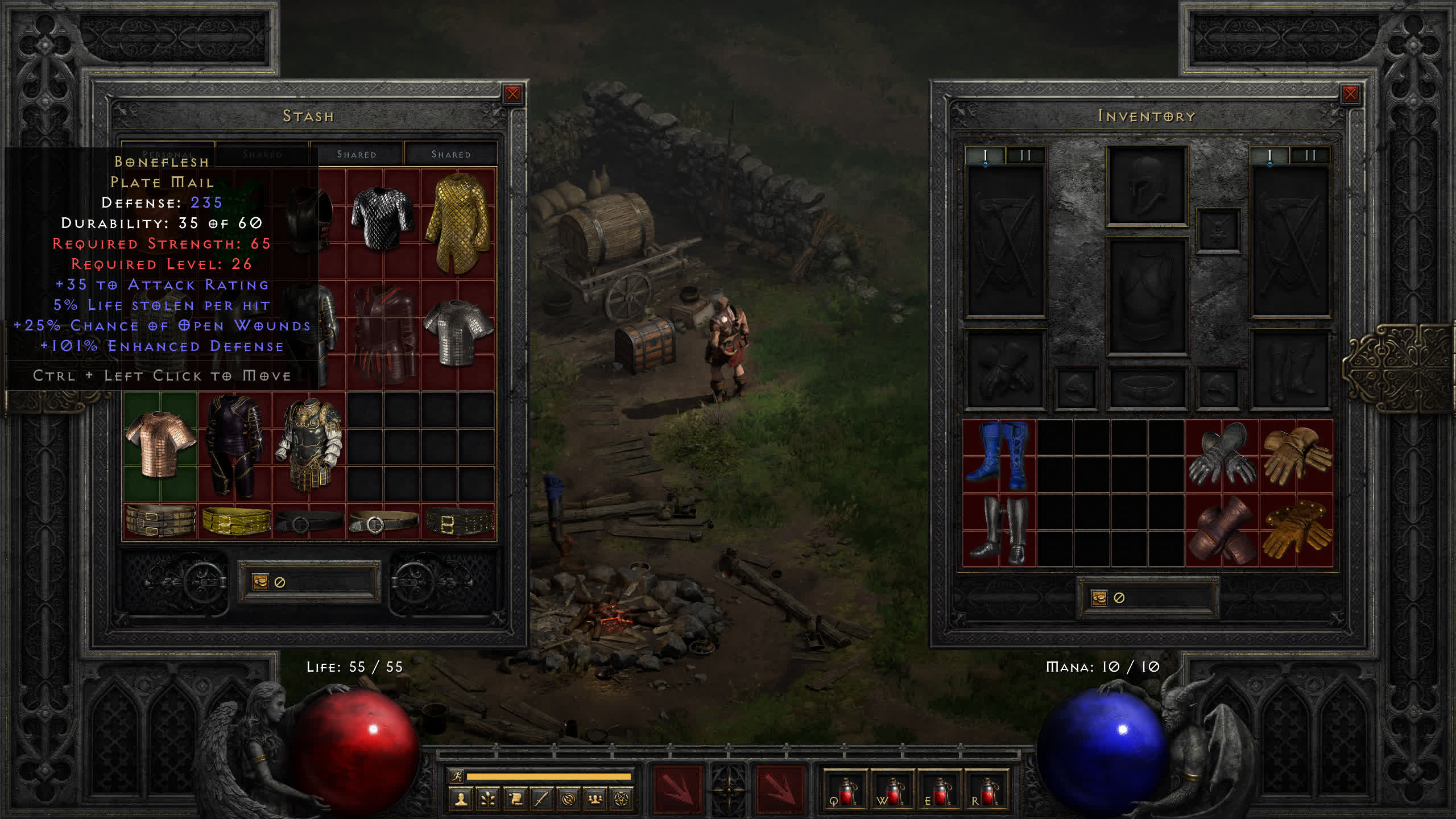Screen dimensions: 1456x819
Task: Select the dark purple full plate armor
Action: (x=234, y=446)
